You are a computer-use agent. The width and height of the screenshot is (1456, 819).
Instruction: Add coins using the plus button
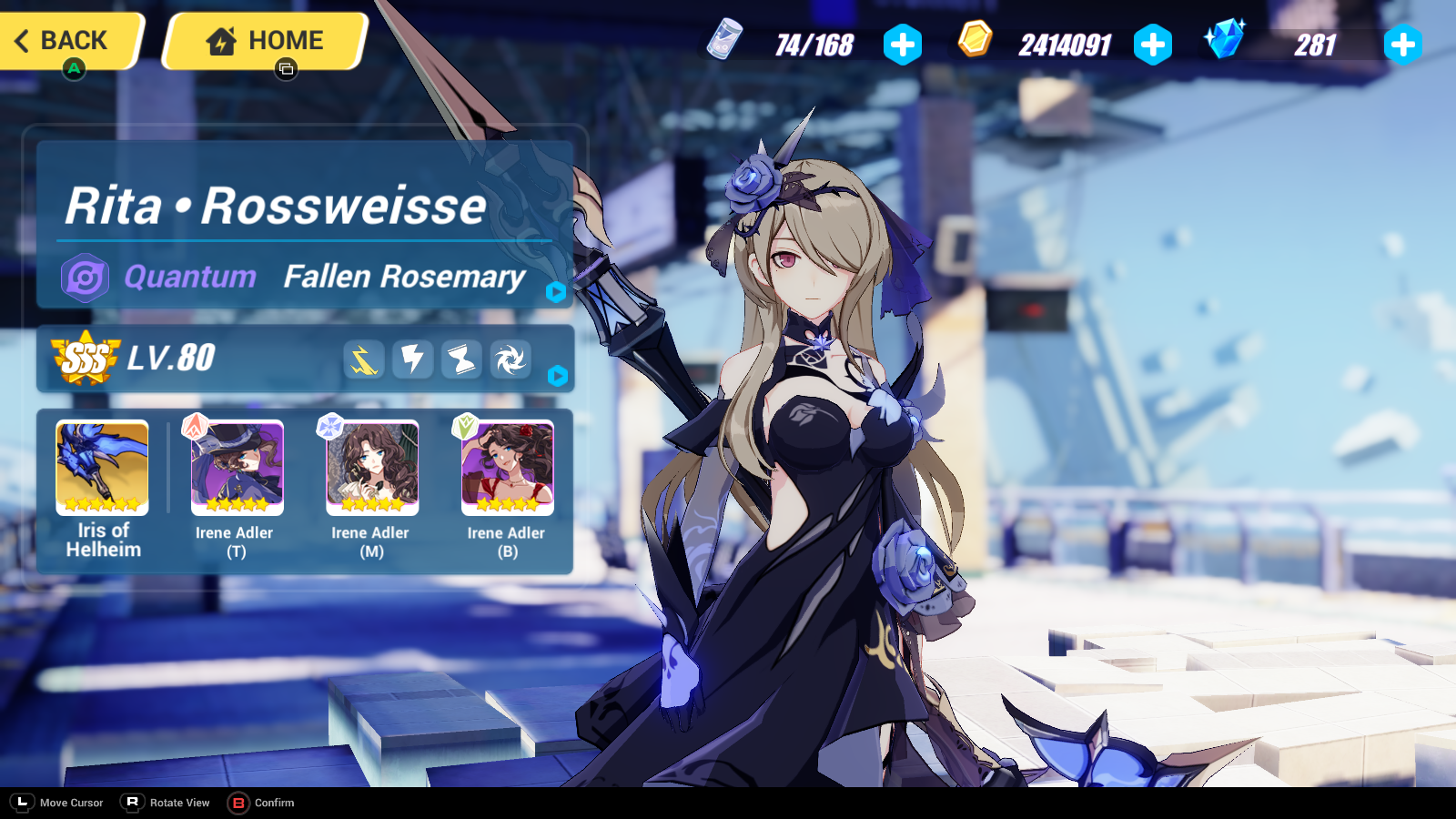point(1153,43)
